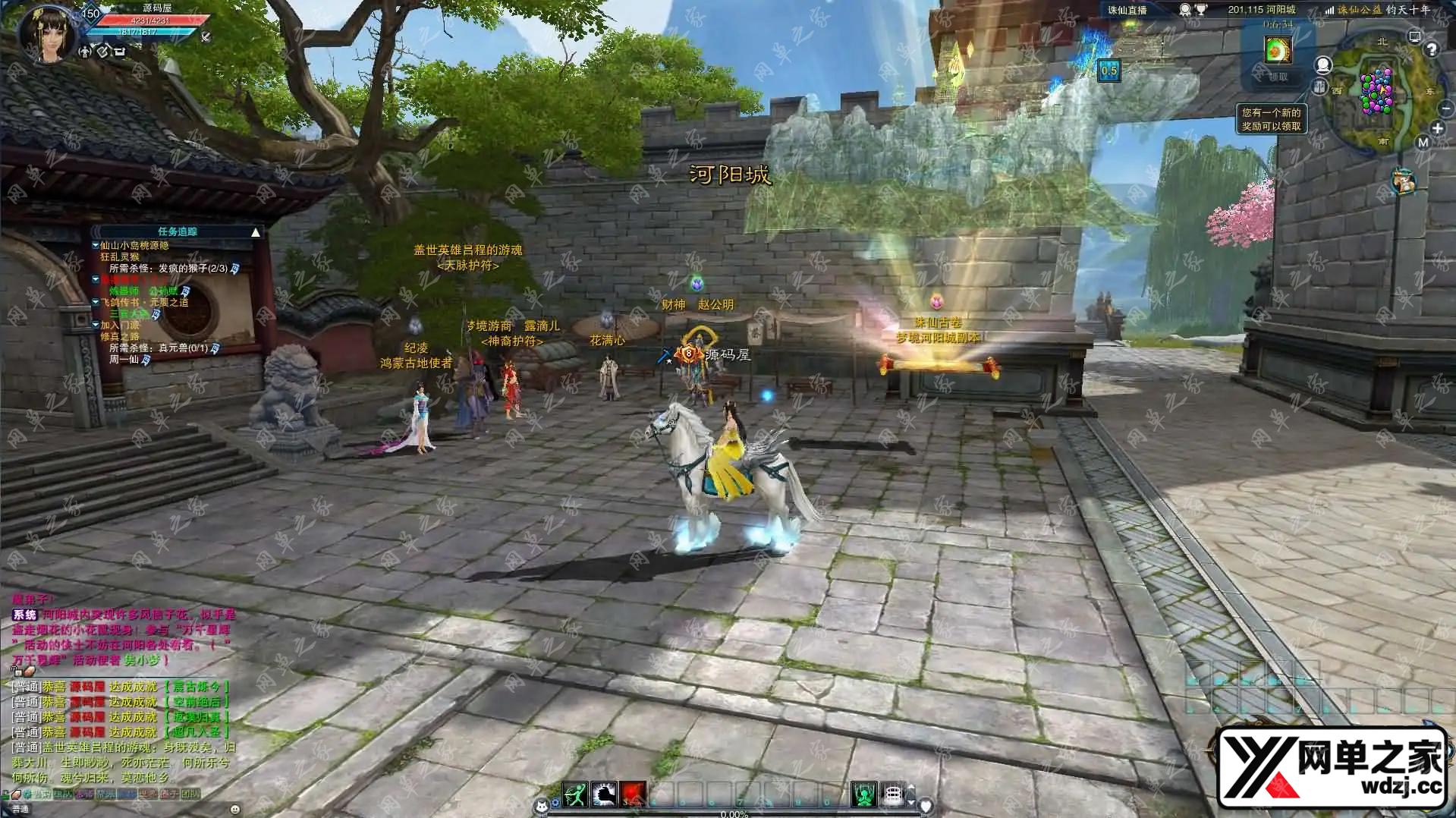Select the 修真之路 quest entry
The height and width of the screenshot is (818, 1456).
click(120, 337)
